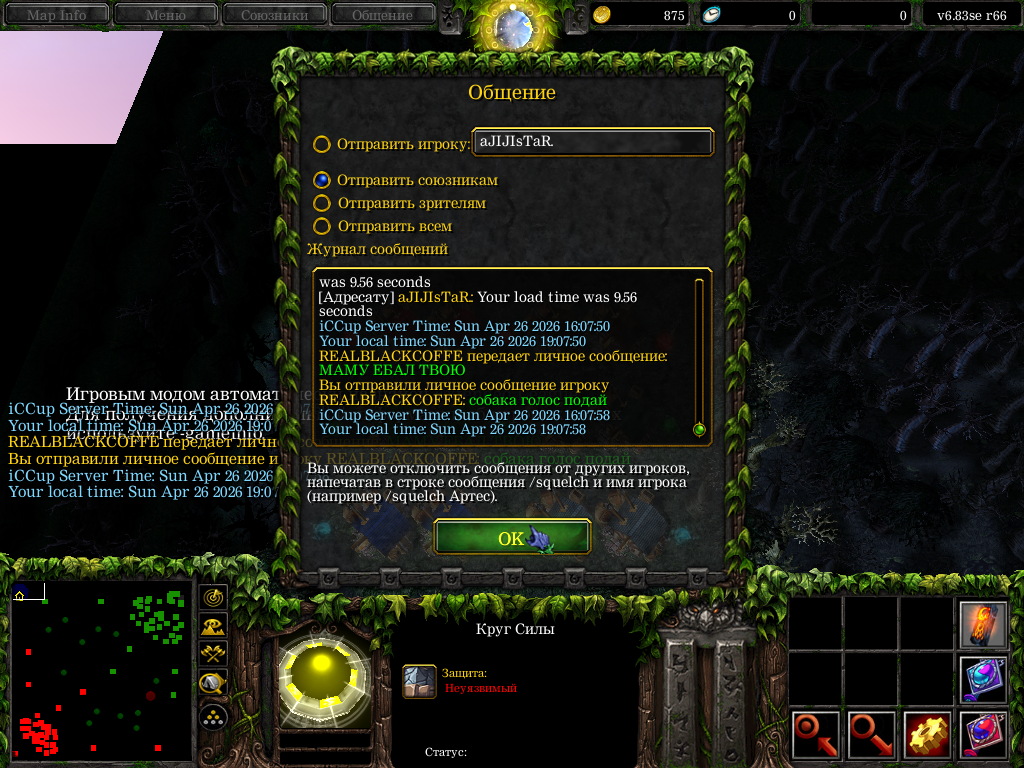The width and height of the screenshot is (1024, 768).
Task: Select the "Отправить игроку" radio option
Action: tap(322, 144)
